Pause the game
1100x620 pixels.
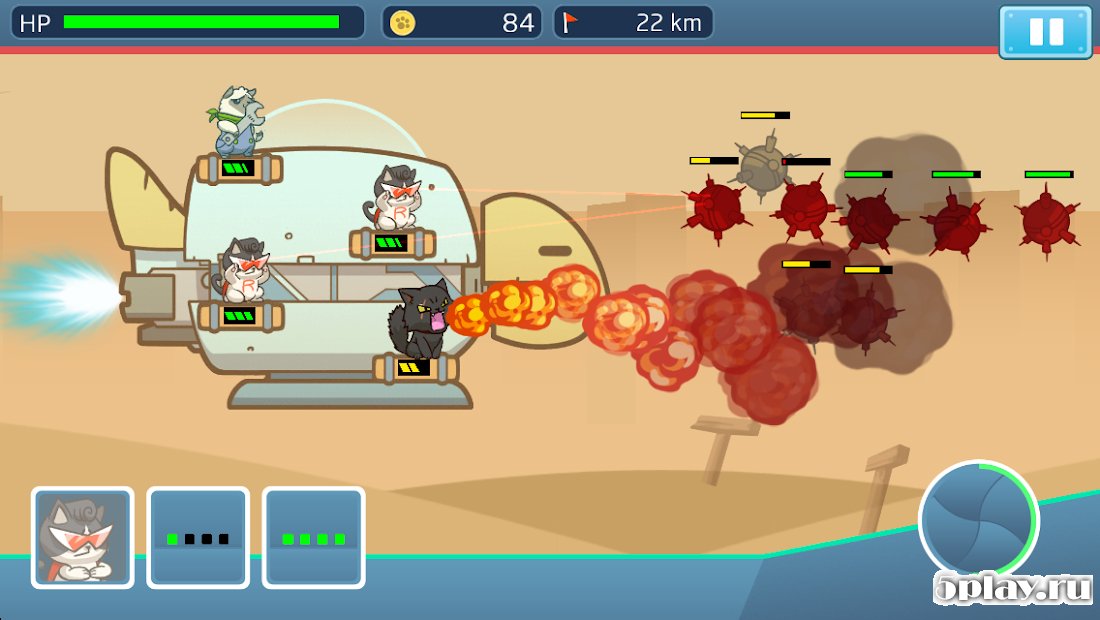[1045, 31]
